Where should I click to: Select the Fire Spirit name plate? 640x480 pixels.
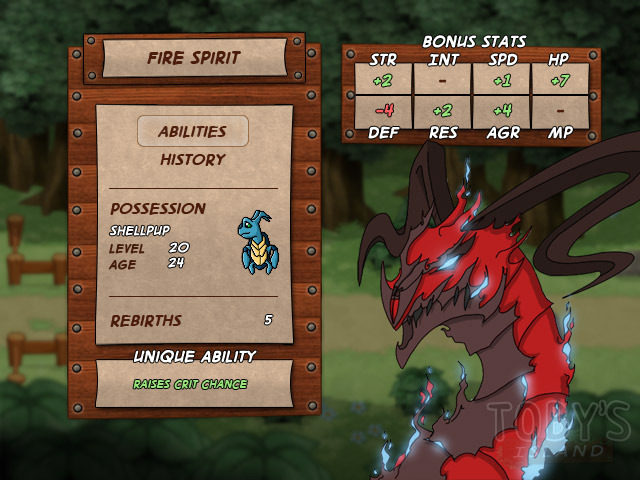pyautogui.click(x=194, y=58)
